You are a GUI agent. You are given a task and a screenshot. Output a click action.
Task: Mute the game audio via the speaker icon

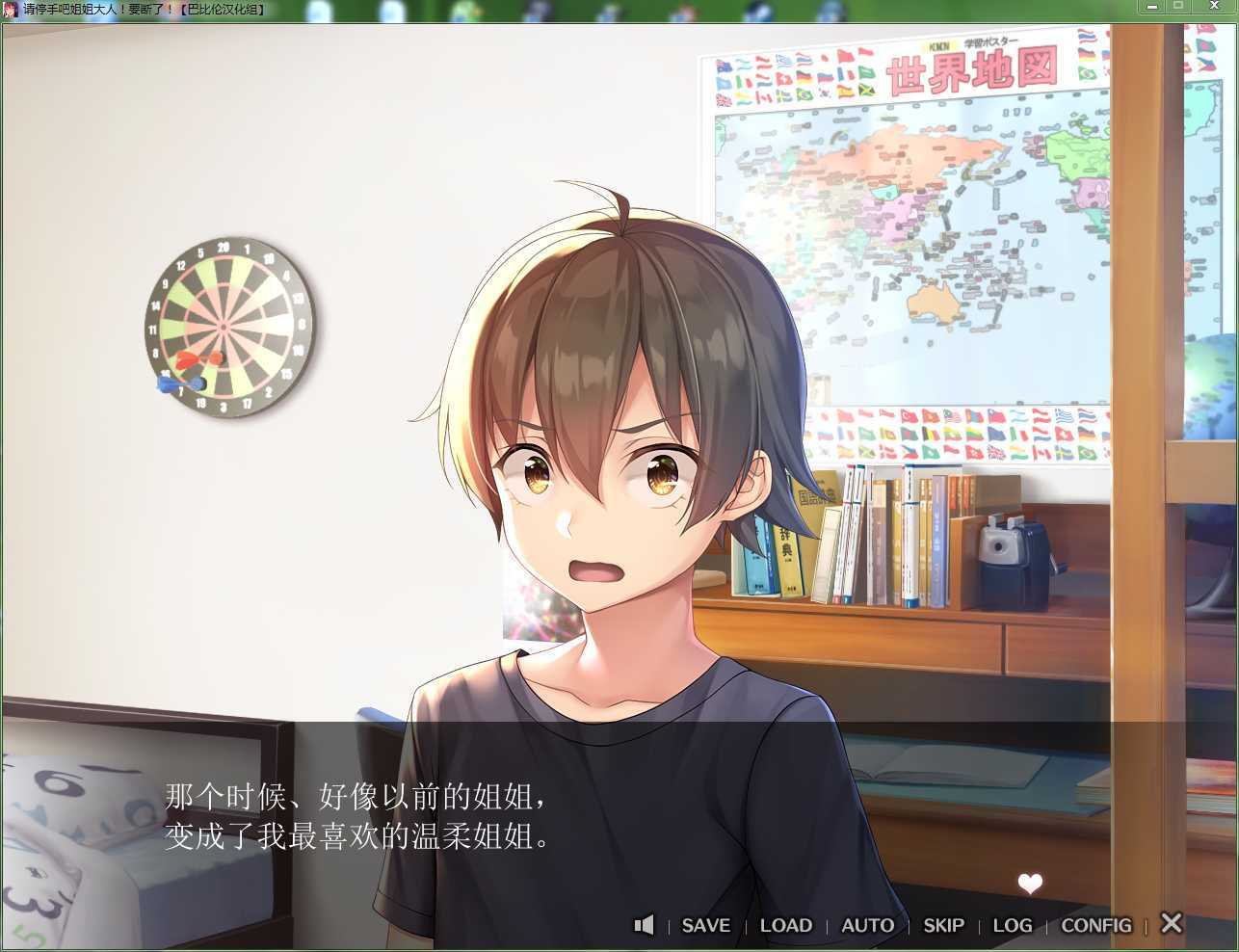tap(644, 925)
